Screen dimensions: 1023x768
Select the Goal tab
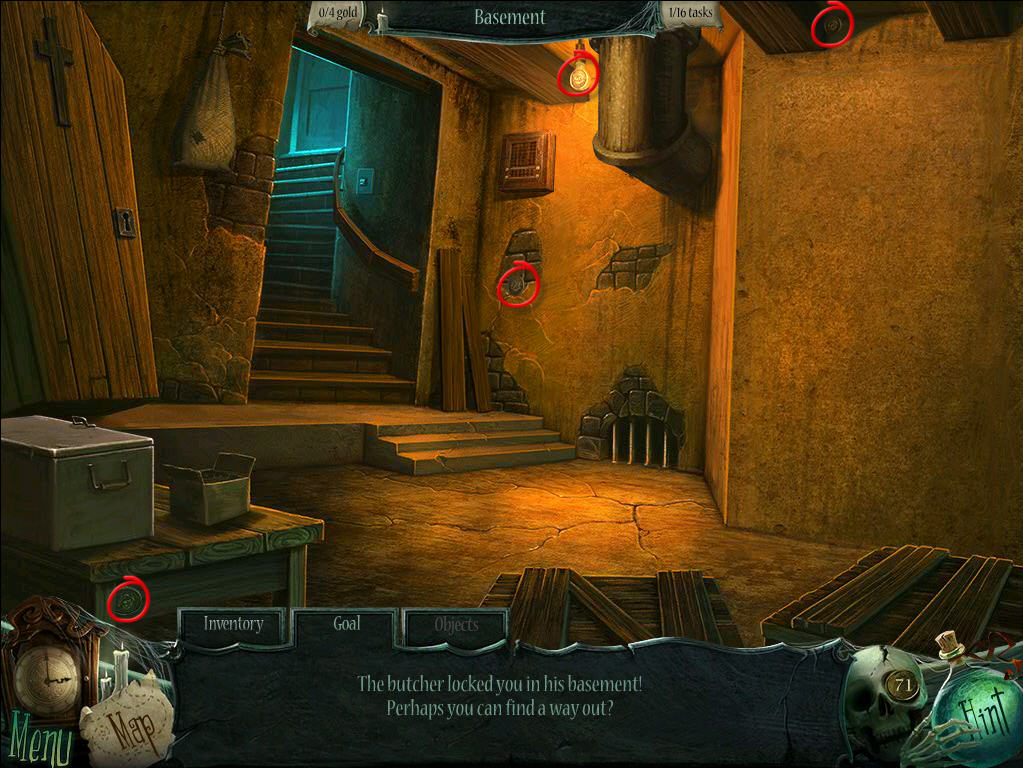coord(346,623)
